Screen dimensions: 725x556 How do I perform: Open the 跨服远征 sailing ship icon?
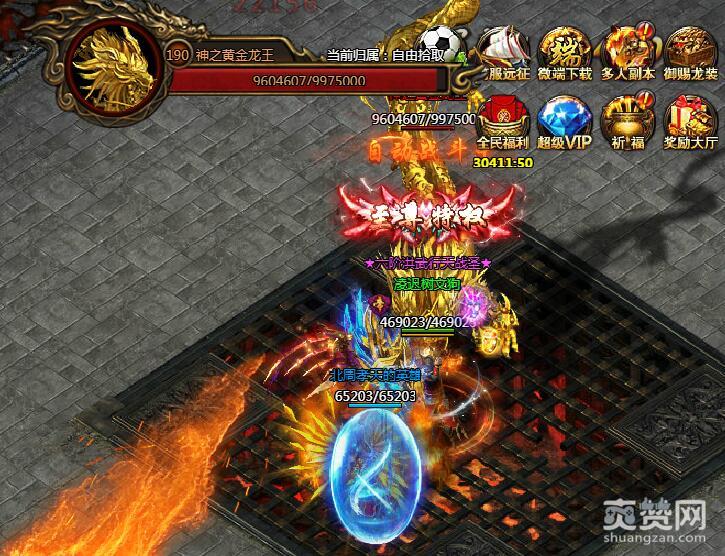pyautogui.click(x=504, y=52)
